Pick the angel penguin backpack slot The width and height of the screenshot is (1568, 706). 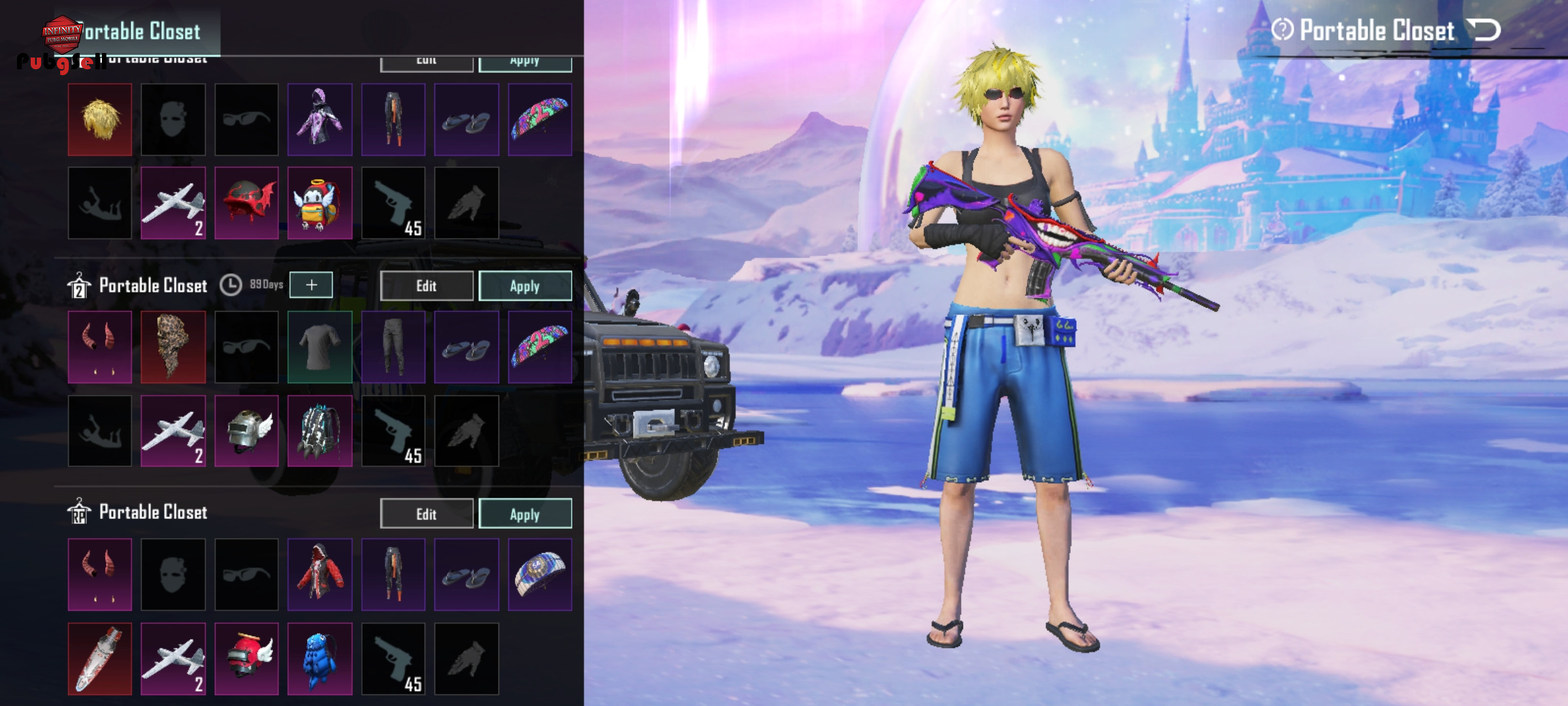(319, 203)
